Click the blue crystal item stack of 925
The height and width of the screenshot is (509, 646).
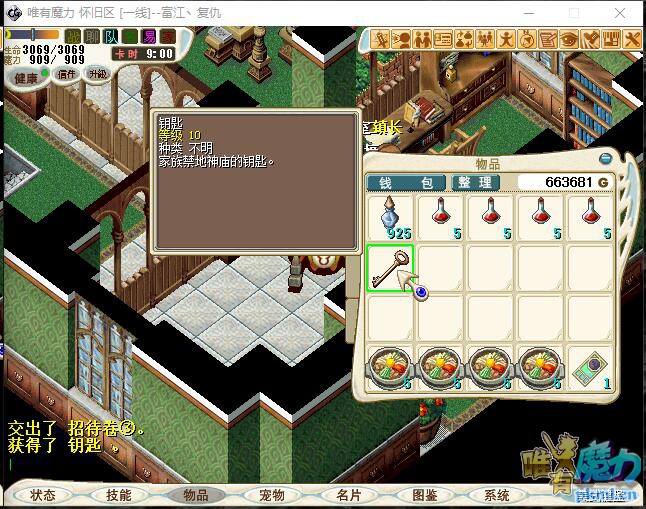pos(389,217)
